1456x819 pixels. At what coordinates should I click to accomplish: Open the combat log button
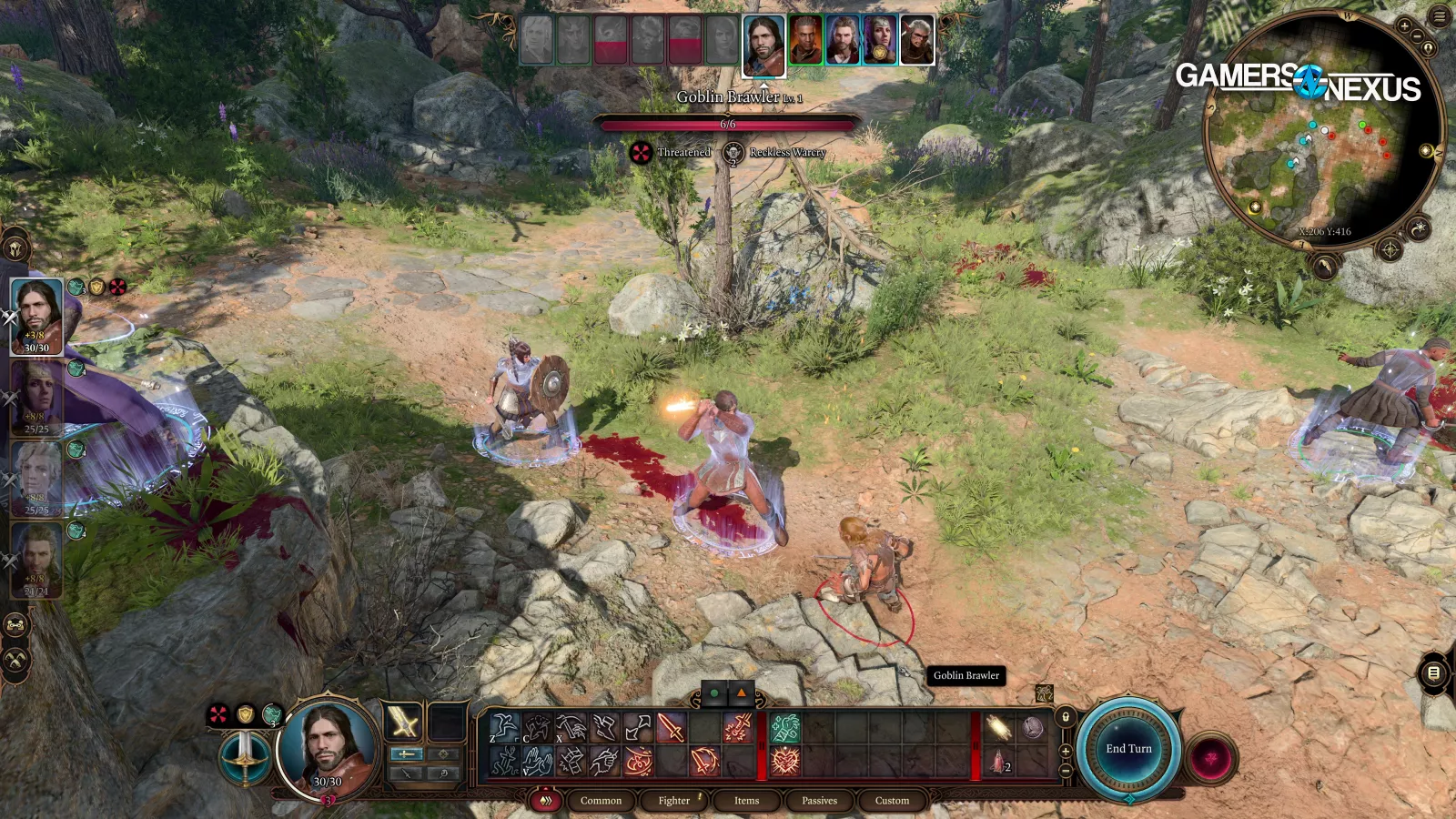click(1433, 673)
